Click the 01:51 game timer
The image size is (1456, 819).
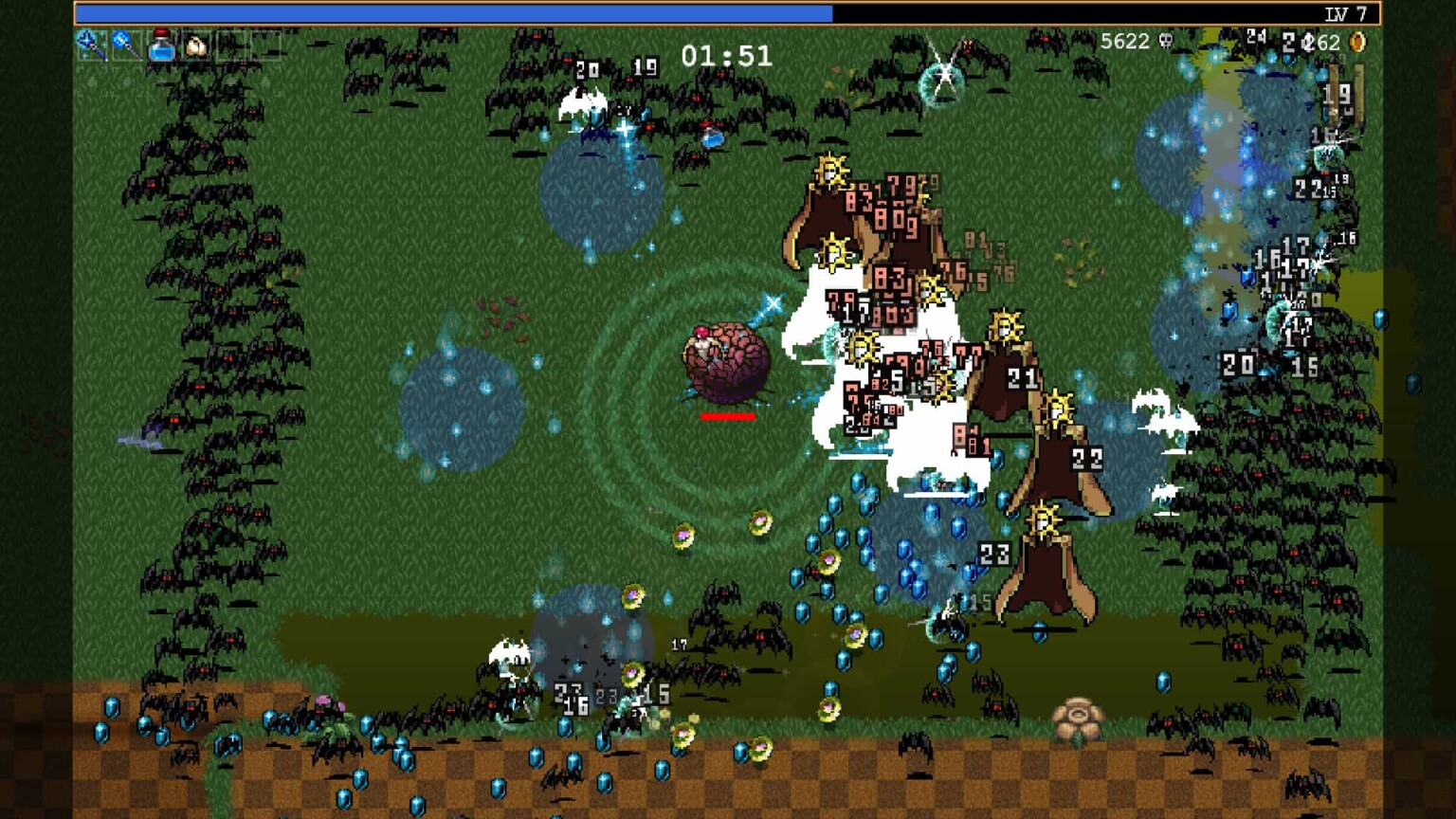725,57
